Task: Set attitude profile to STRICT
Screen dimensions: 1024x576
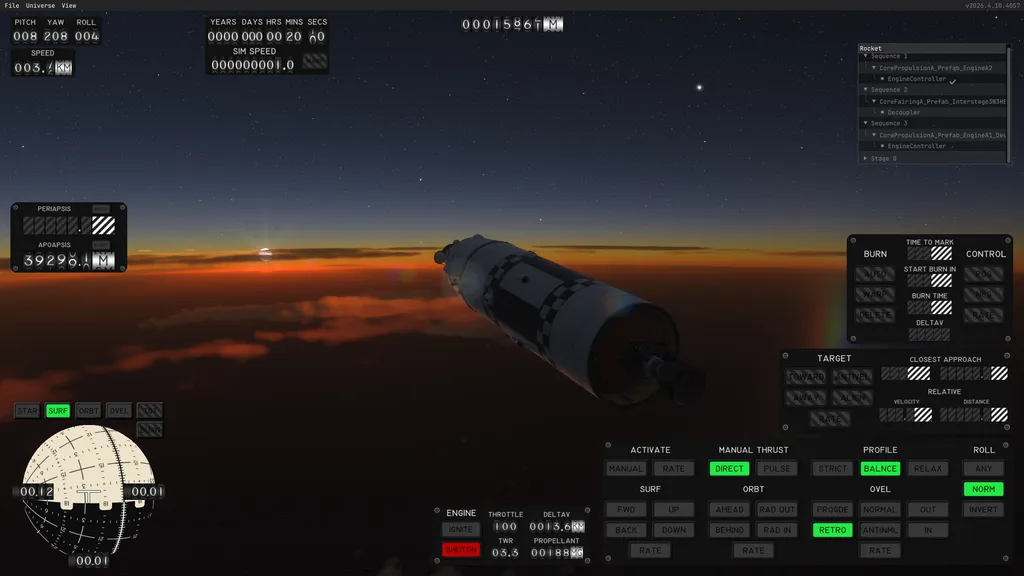Action: 832,469
